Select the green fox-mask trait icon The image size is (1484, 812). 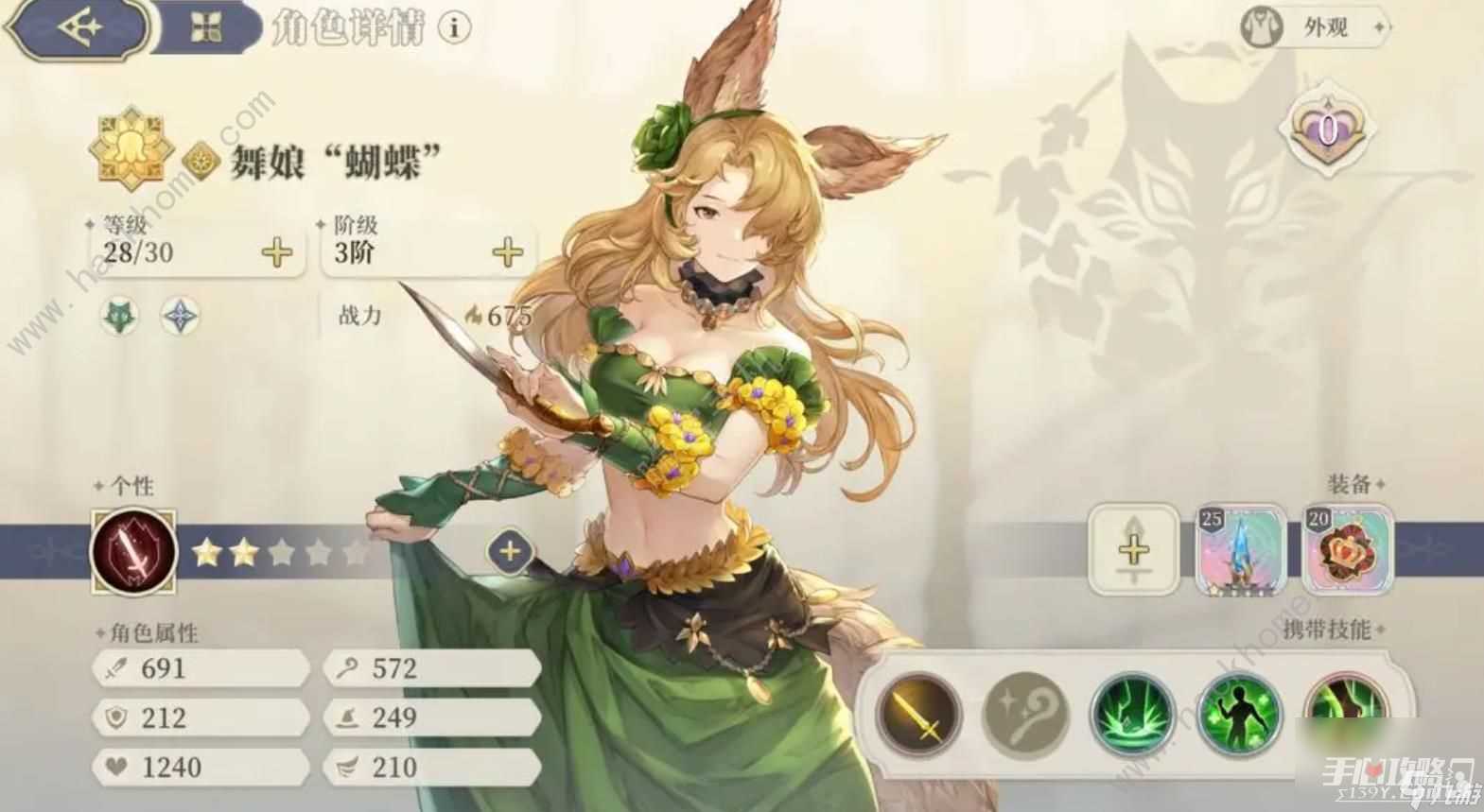tap(120, 317)
